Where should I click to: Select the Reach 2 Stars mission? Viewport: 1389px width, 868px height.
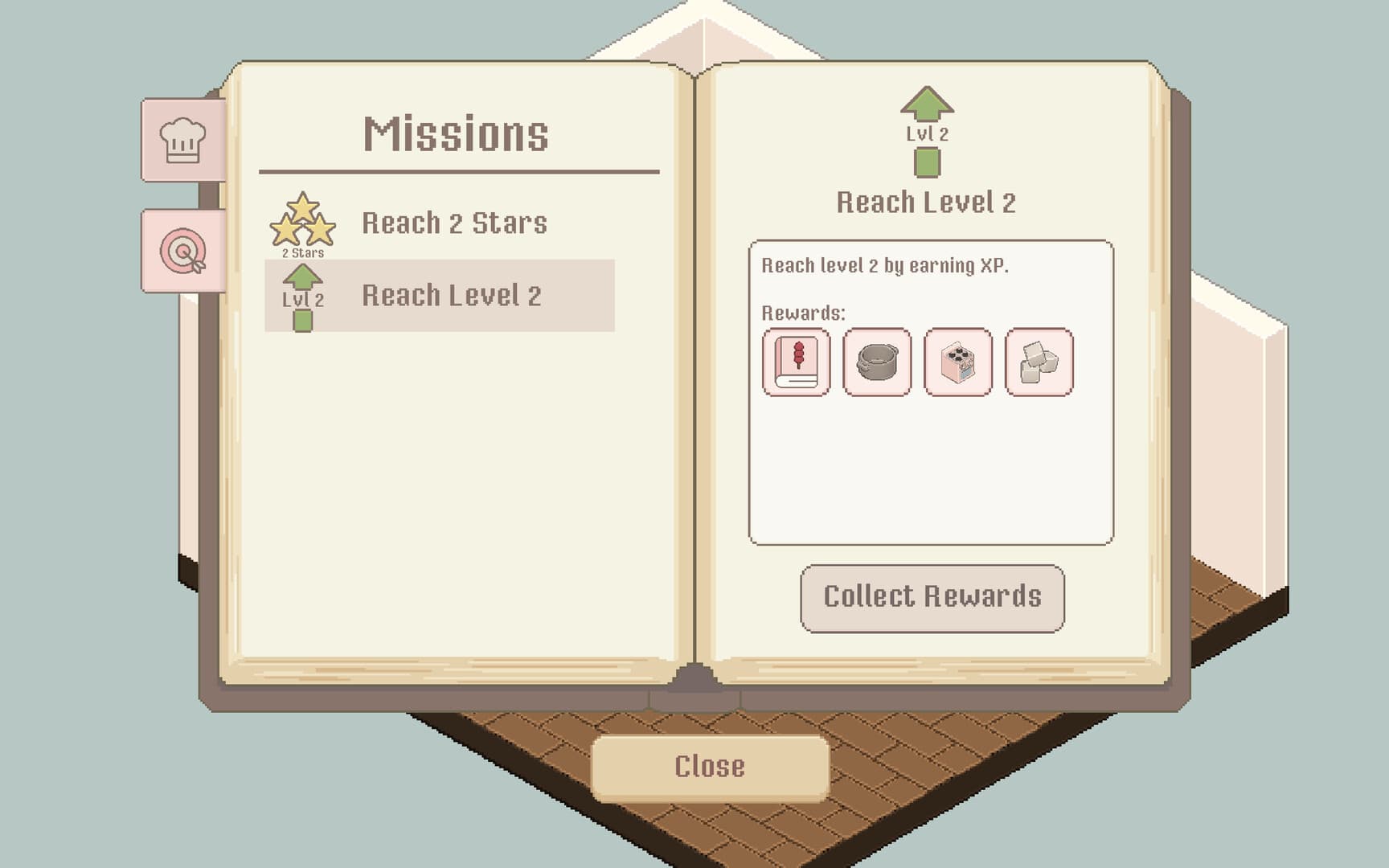[457, 223]
